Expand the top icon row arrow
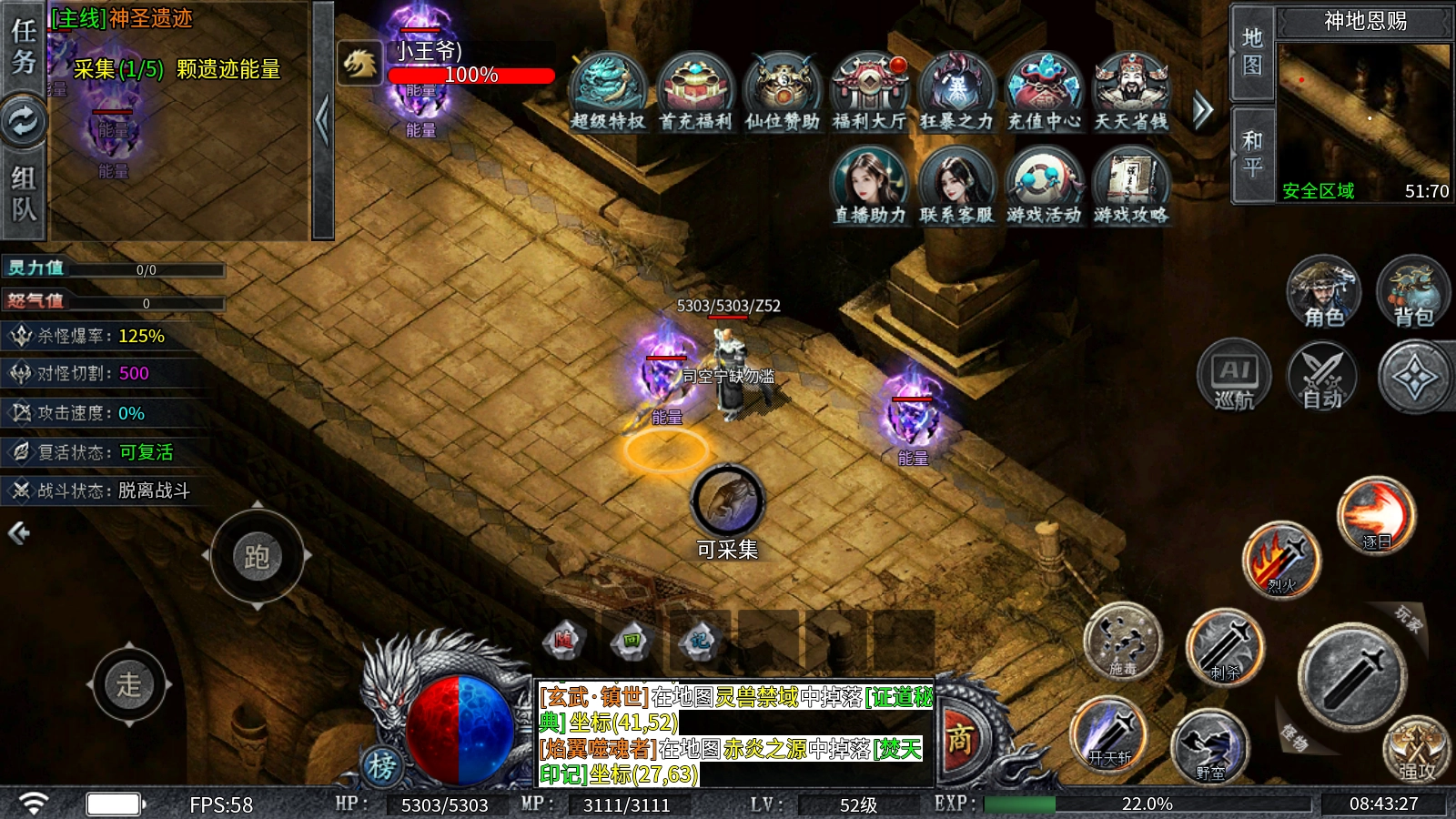This screenshot has height=819, width=1456. pyautogui.click(x=1203, y=111)
